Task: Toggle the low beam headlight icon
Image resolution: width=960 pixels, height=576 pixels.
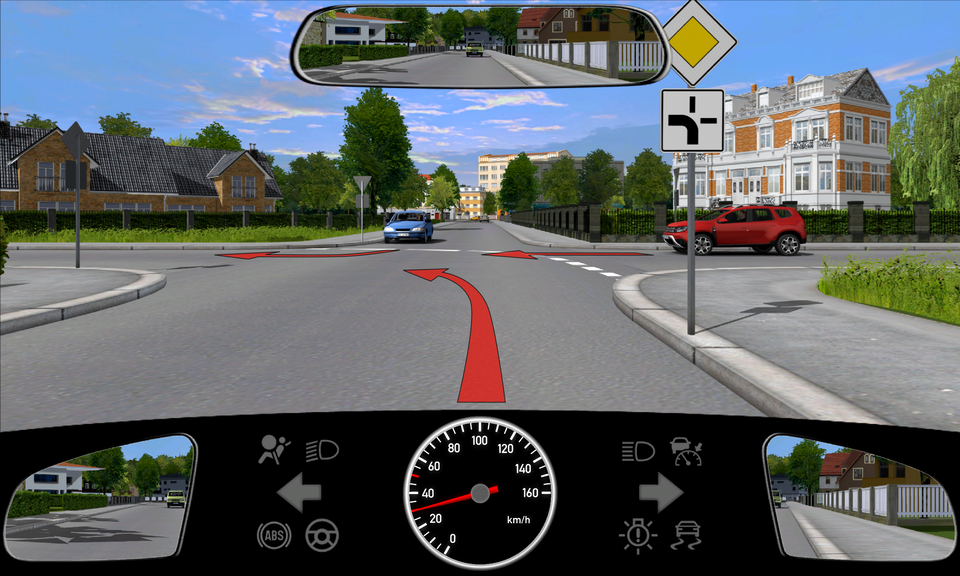Action: coord(322,451)
